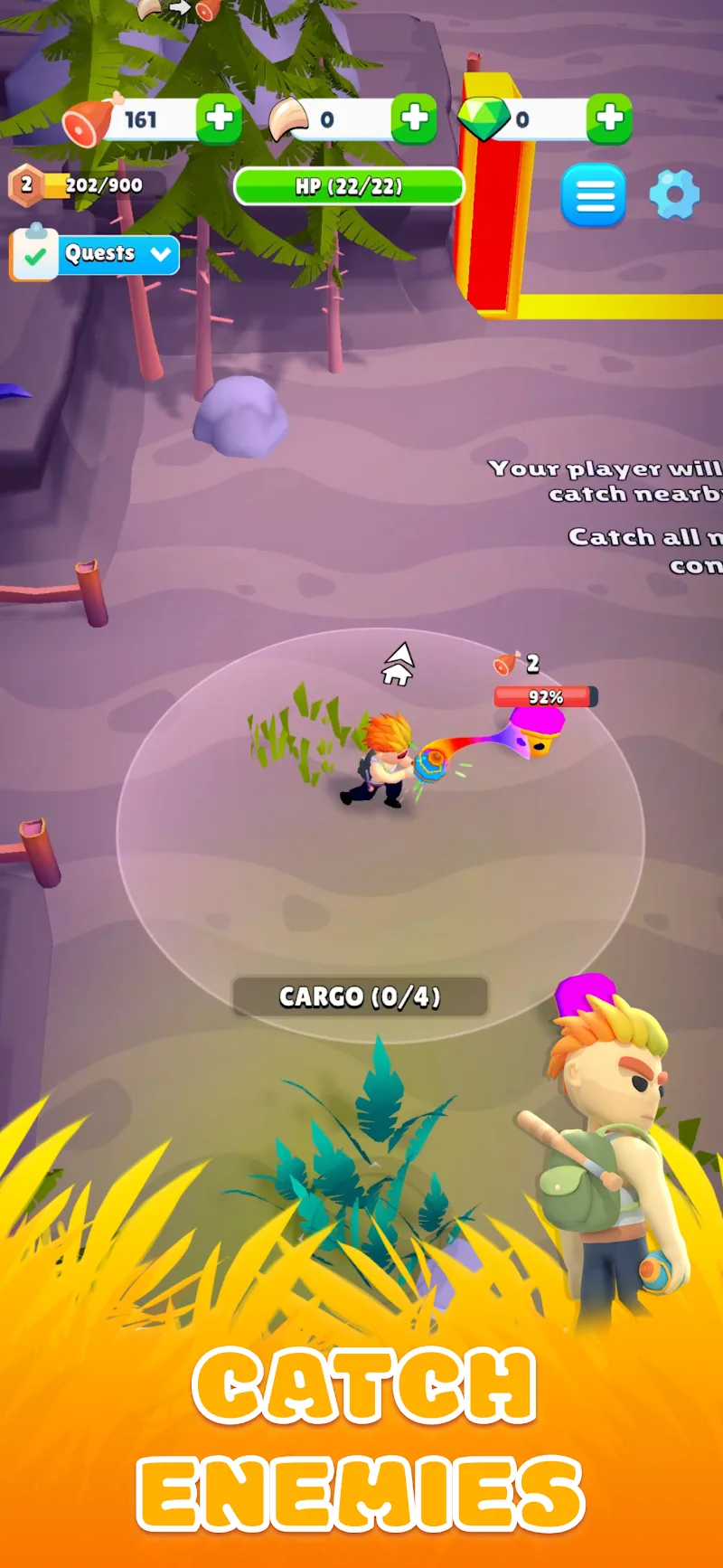
Task: Open settings with the gear icon
Action: coord(674,194)
